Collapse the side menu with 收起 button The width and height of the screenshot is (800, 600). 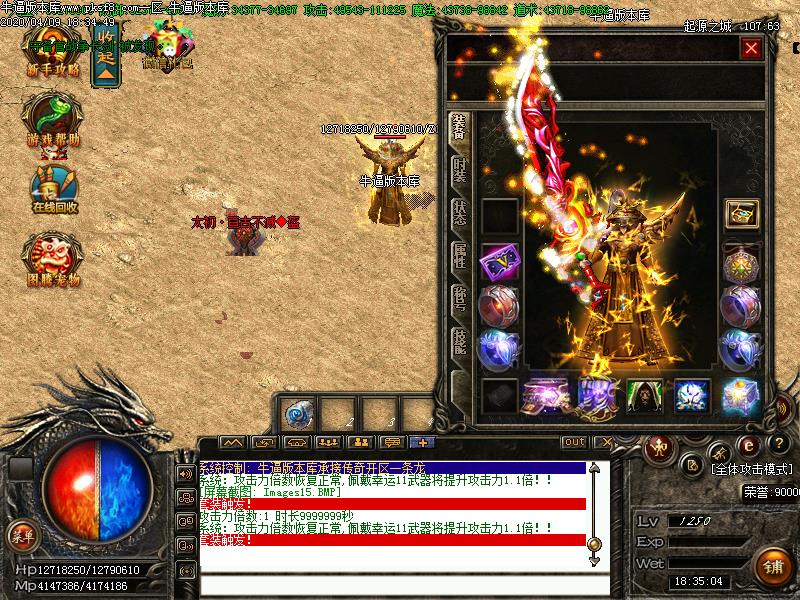(x=105, y=59)
